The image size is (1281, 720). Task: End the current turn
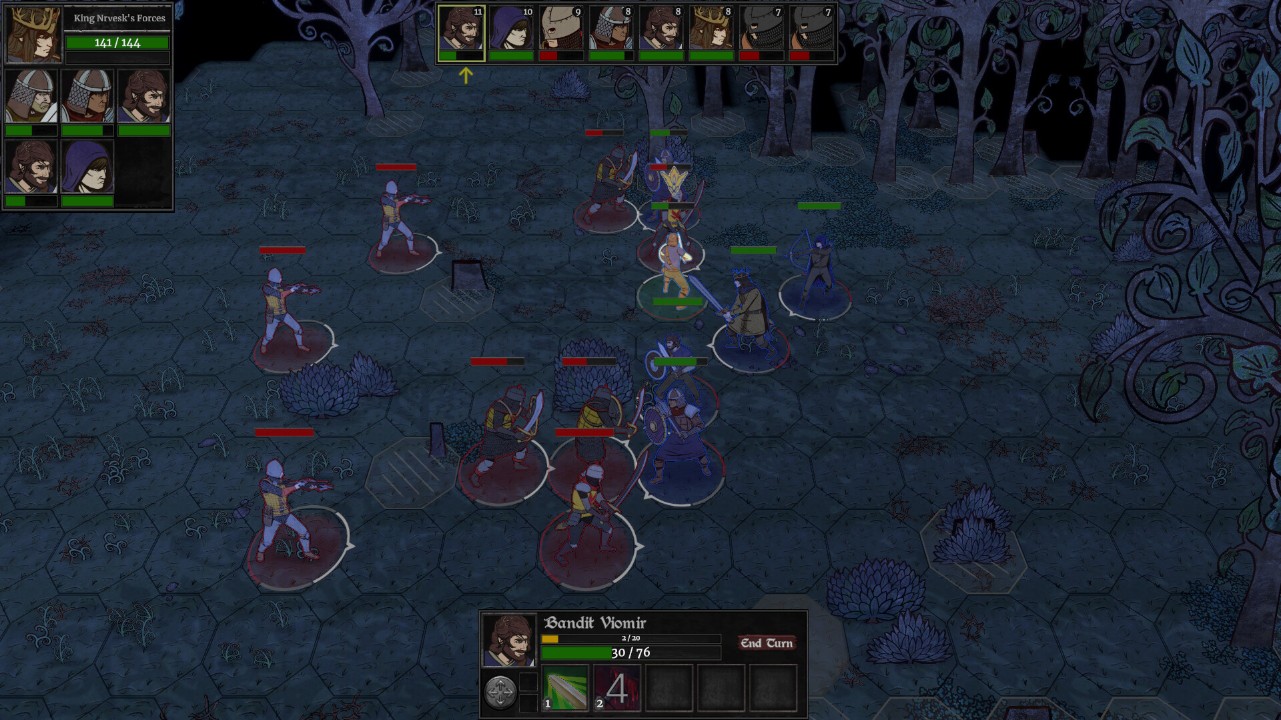point(766,643)
